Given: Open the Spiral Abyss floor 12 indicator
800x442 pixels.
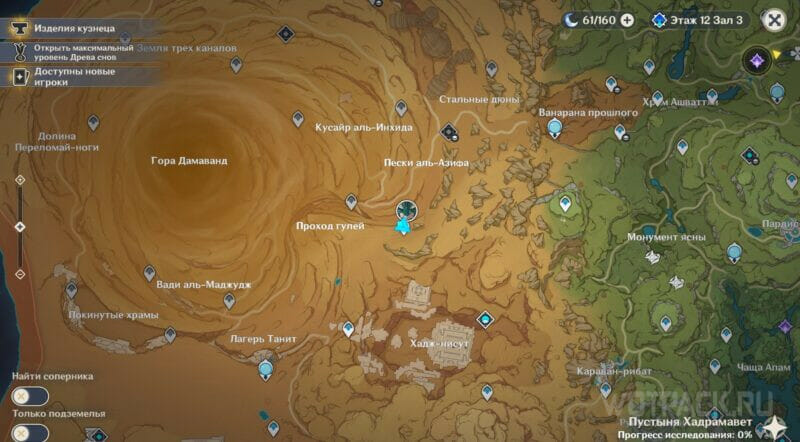Looking at the screenshot, I should point(700,19).
